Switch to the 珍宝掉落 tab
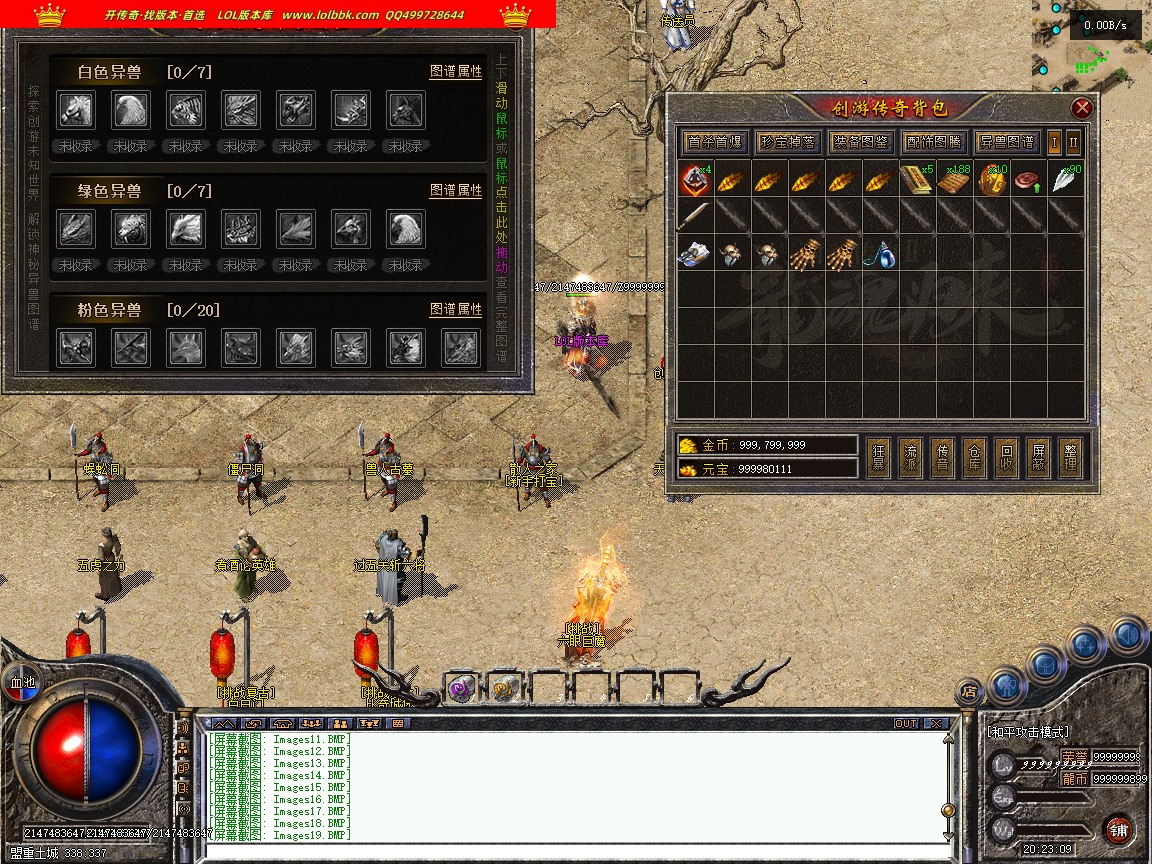The height and width of the screenshot is (864, 1152). (786, 142)
